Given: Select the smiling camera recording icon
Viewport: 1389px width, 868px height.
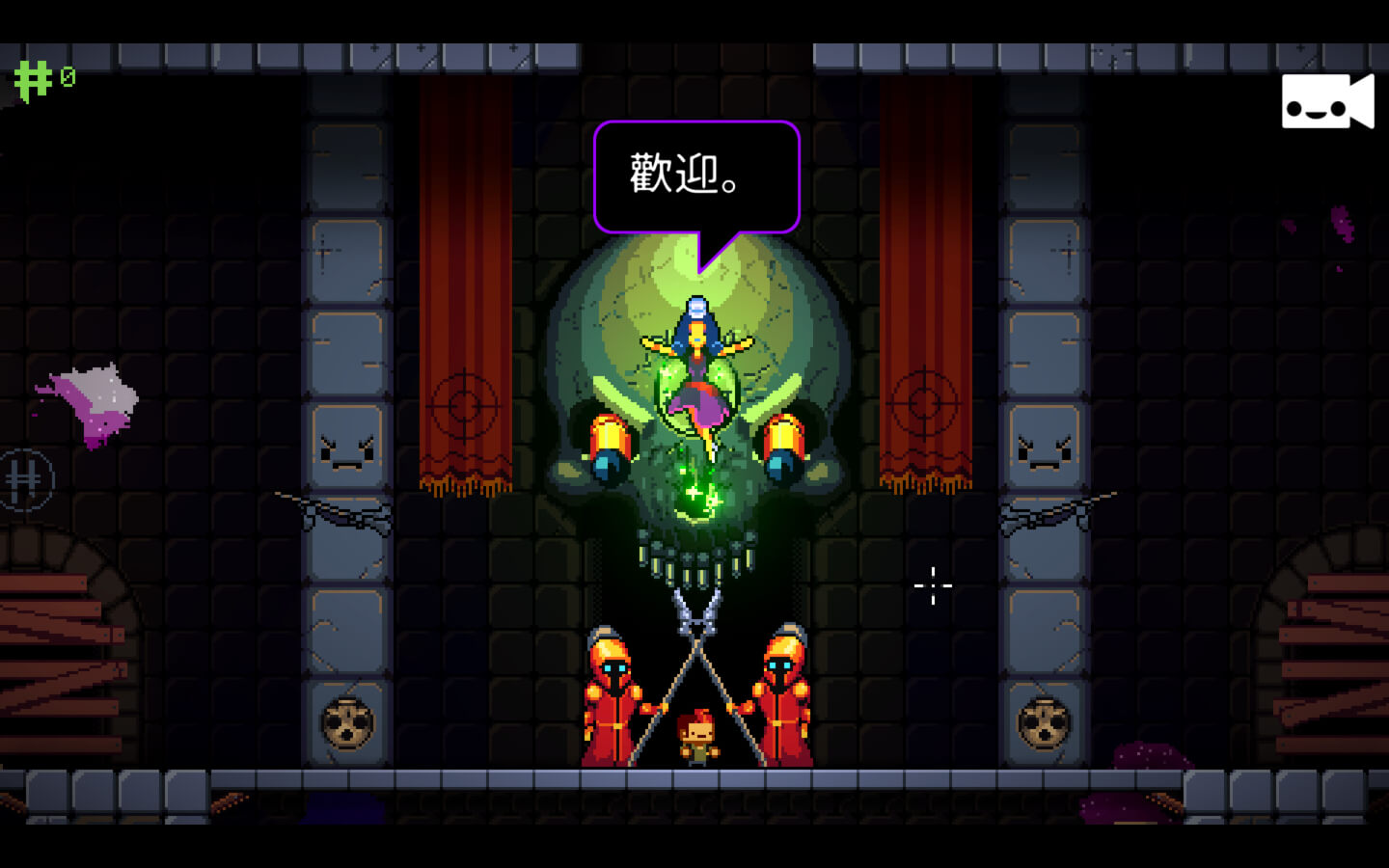Looking at the screenshot, I should 1327,101.
